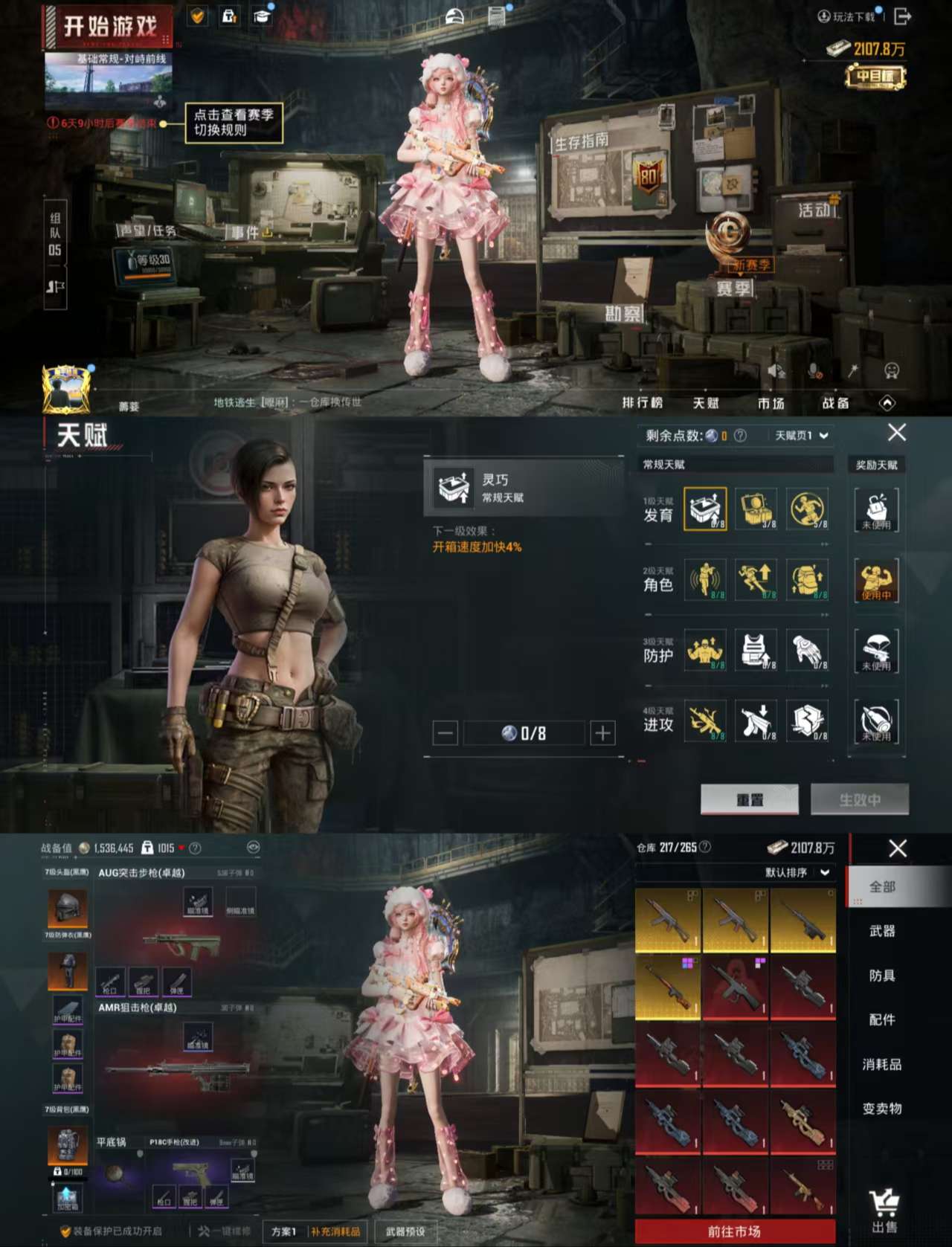Start the match with 开始游戏

click(x=109, y=28)
